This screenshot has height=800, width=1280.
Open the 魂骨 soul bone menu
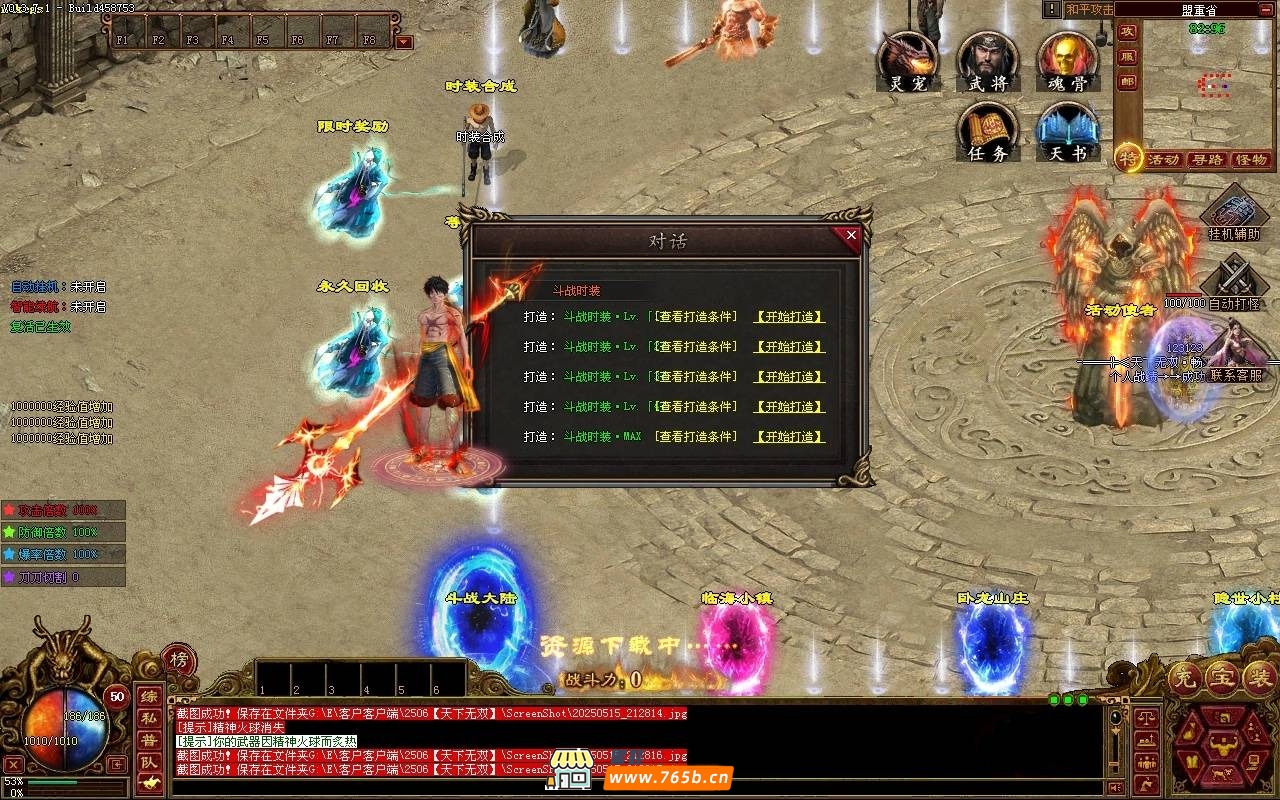1068,61
